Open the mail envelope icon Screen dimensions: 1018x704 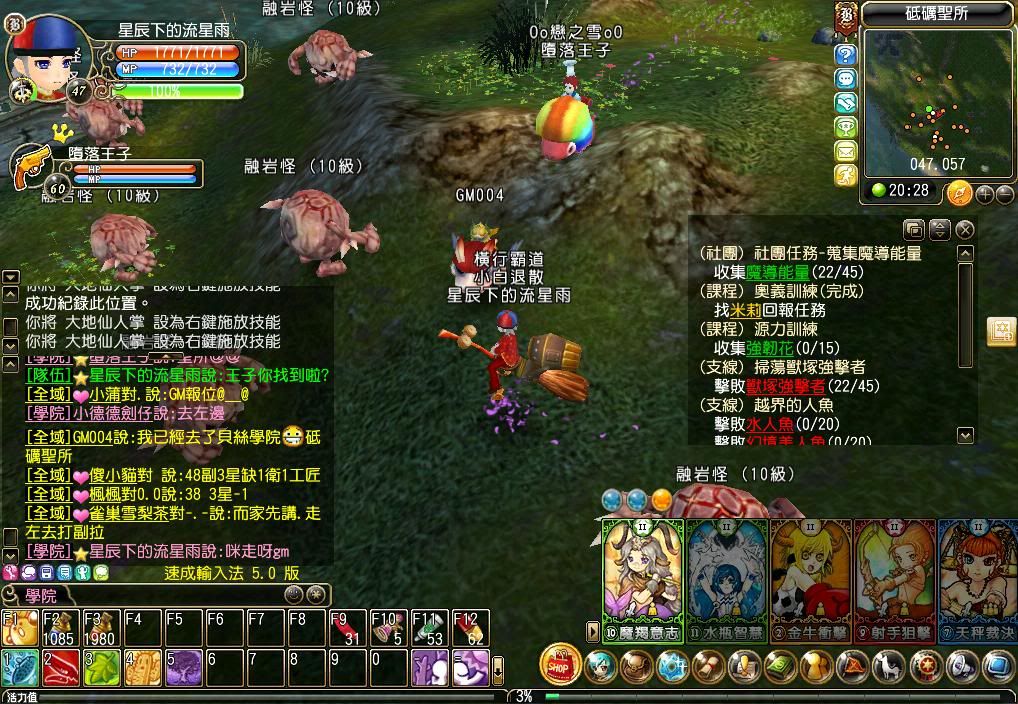tap(846, 151)
